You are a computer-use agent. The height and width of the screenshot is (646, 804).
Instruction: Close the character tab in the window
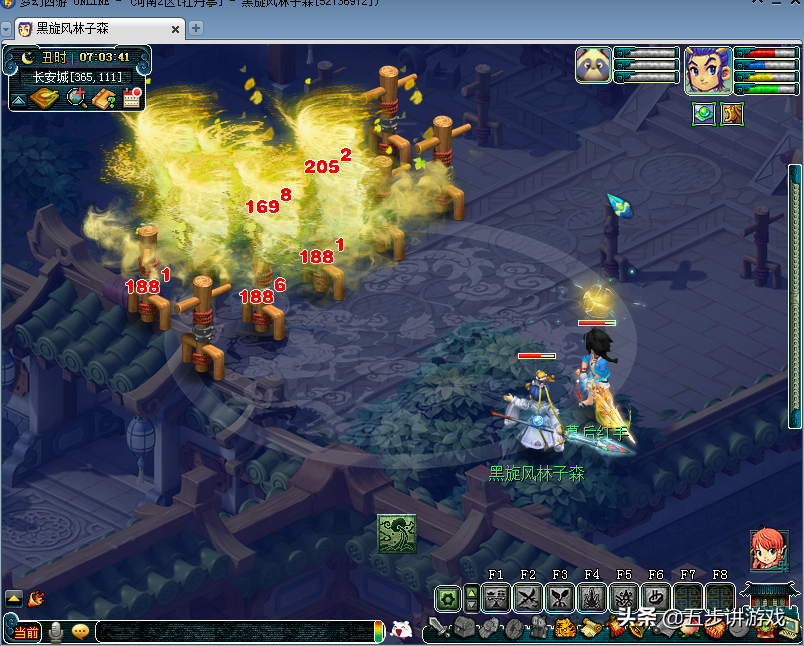pyautogui.click(x=176, y=28)
